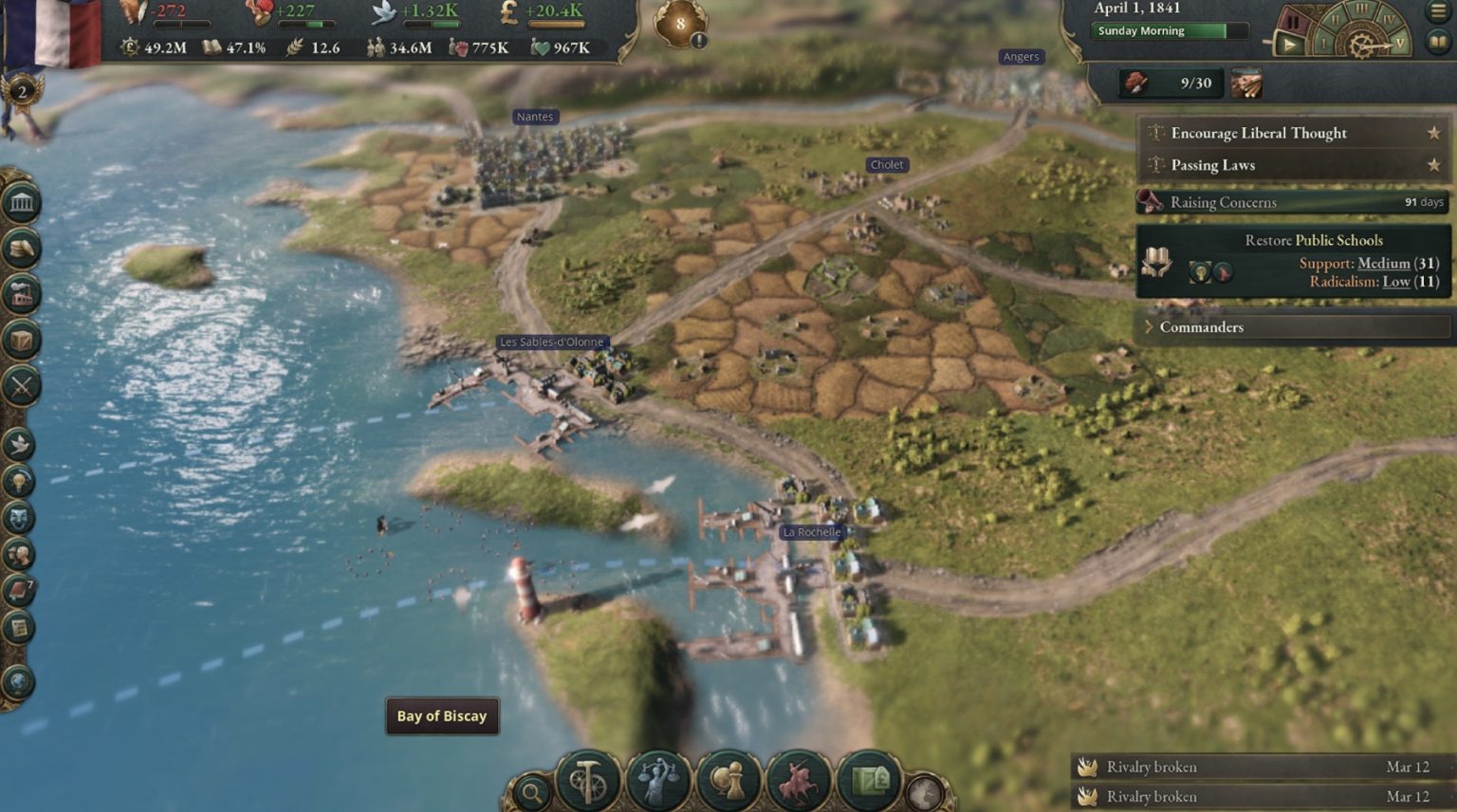Open the hamburger menu top right
The image size is (1457, 812).
tap(1437, 11)
